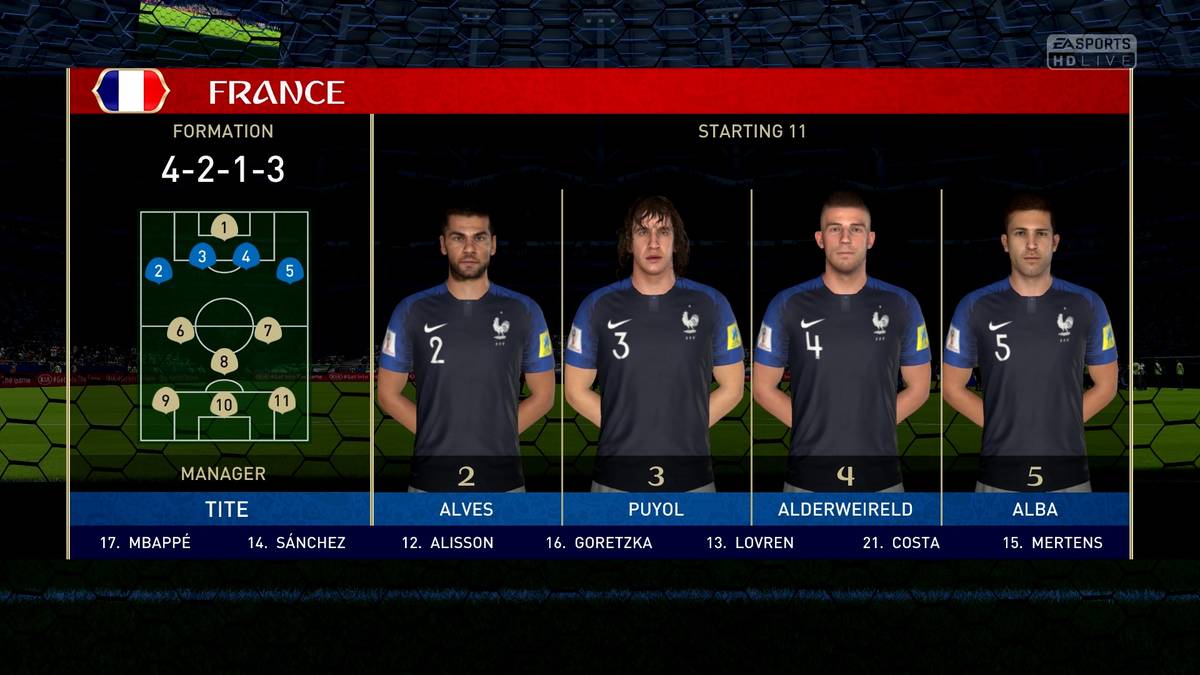Select substitute 17. Mbappé

145,543
